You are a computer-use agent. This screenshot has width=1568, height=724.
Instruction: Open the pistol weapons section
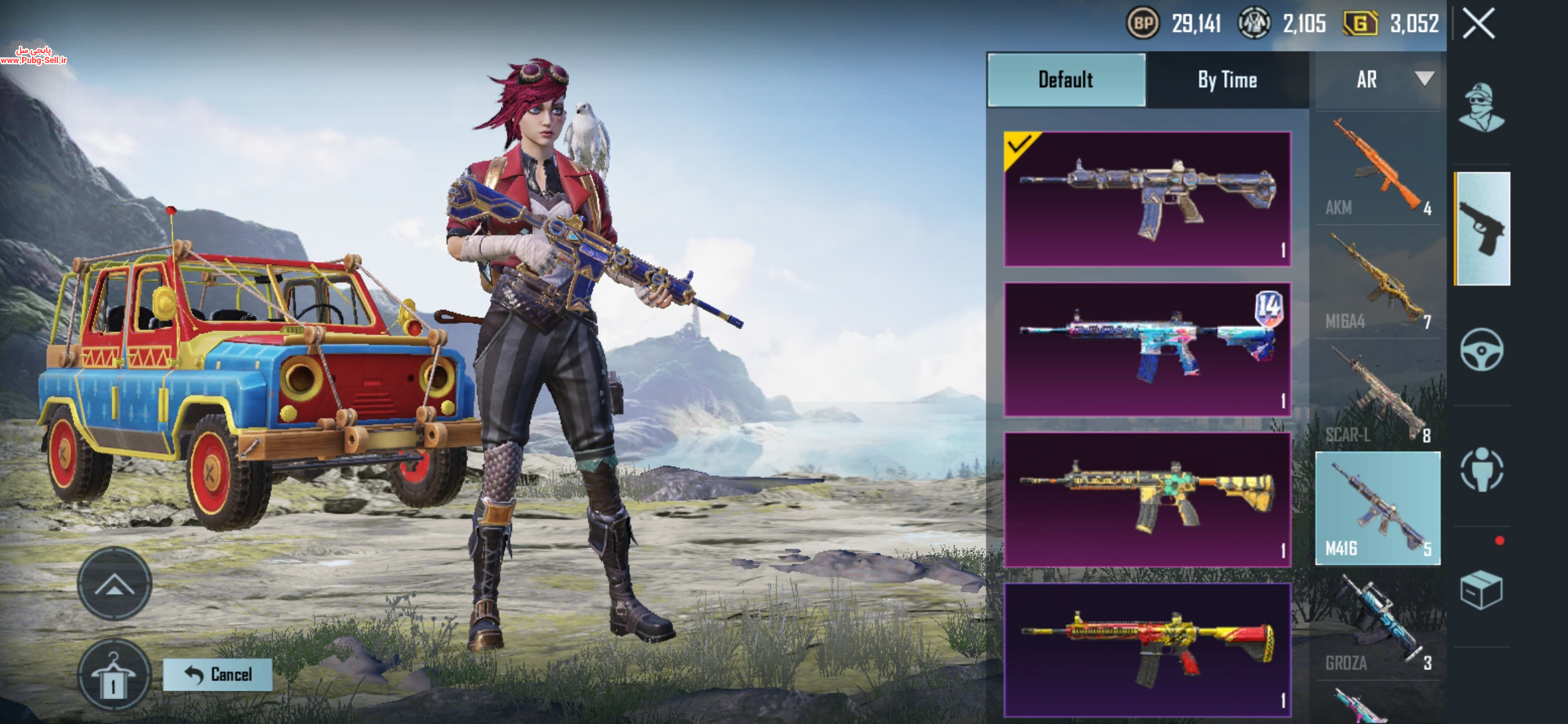point(1482,229)
